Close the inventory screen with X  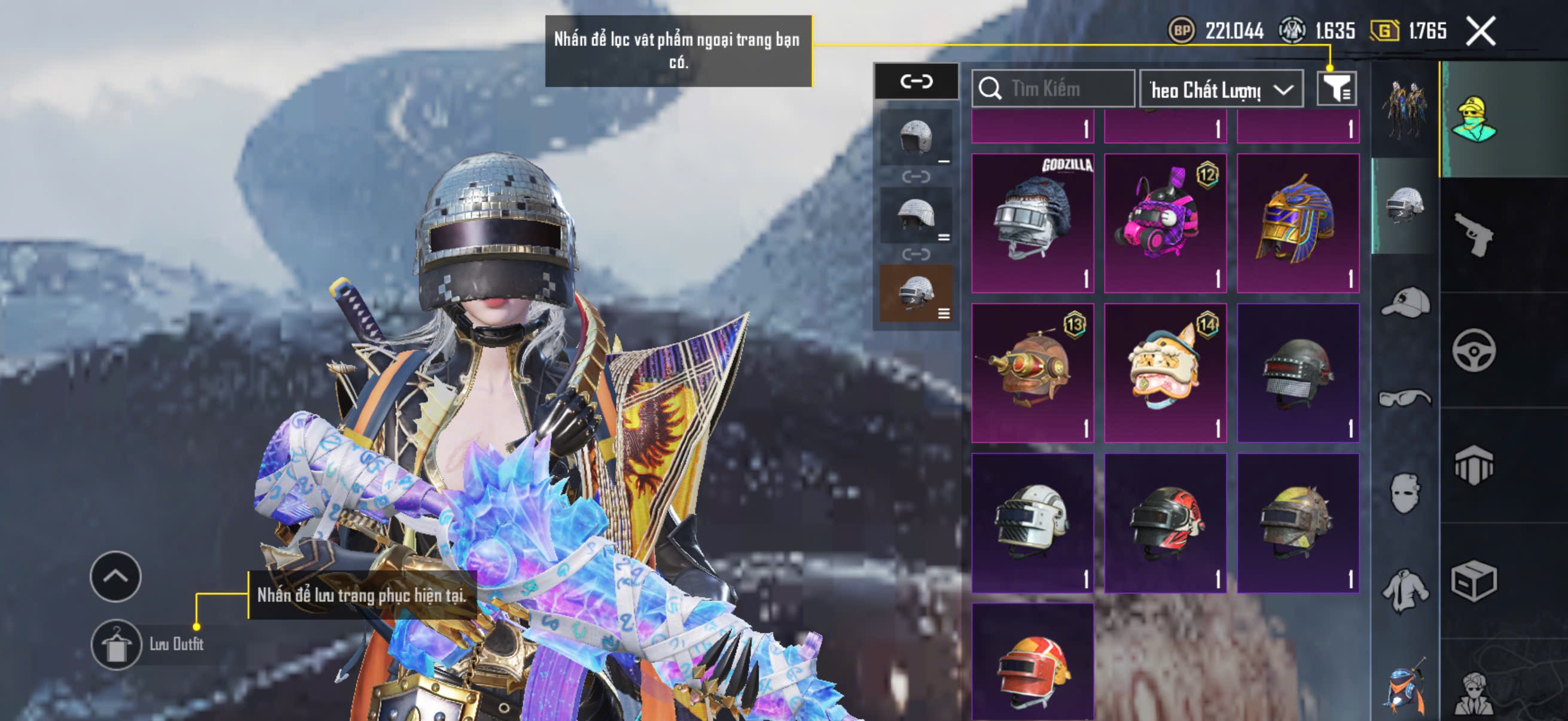coord(1480,31)
